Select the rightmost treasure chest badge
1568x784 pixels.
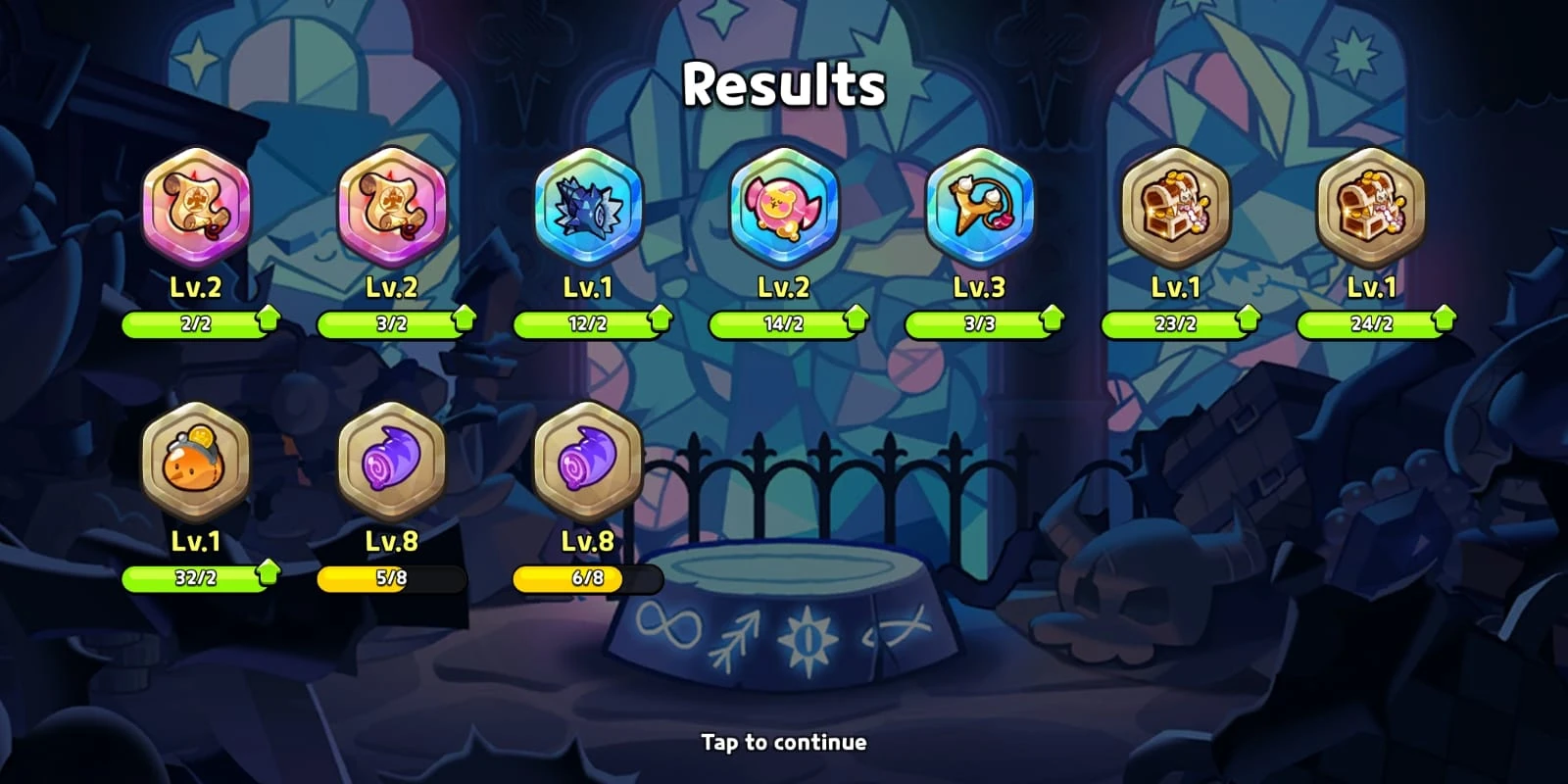[x=1372, y=208]
